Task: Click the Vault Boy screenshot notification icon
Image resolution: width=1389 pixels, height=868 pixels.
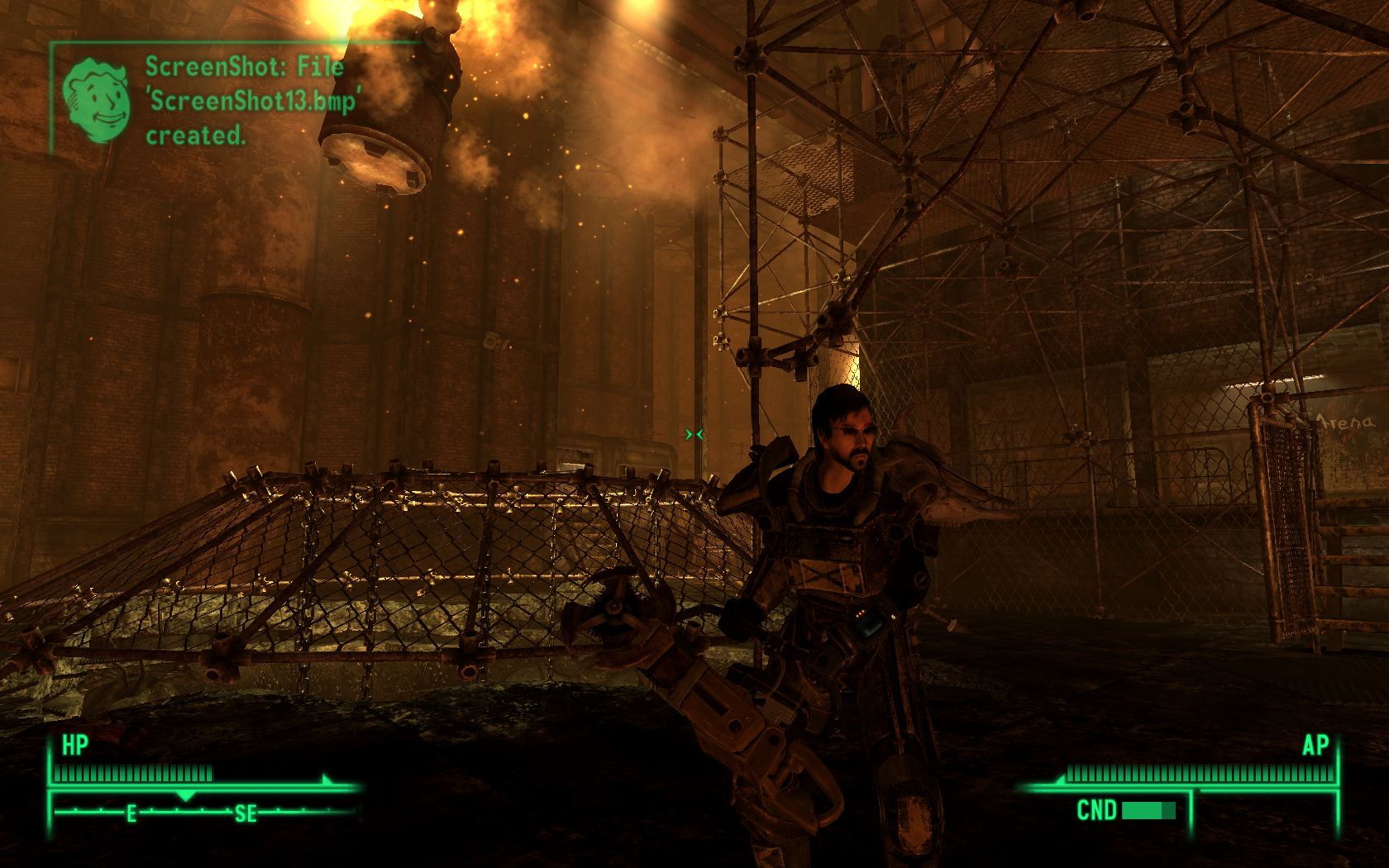Action: pyautogui.click(x=98, y=100)
